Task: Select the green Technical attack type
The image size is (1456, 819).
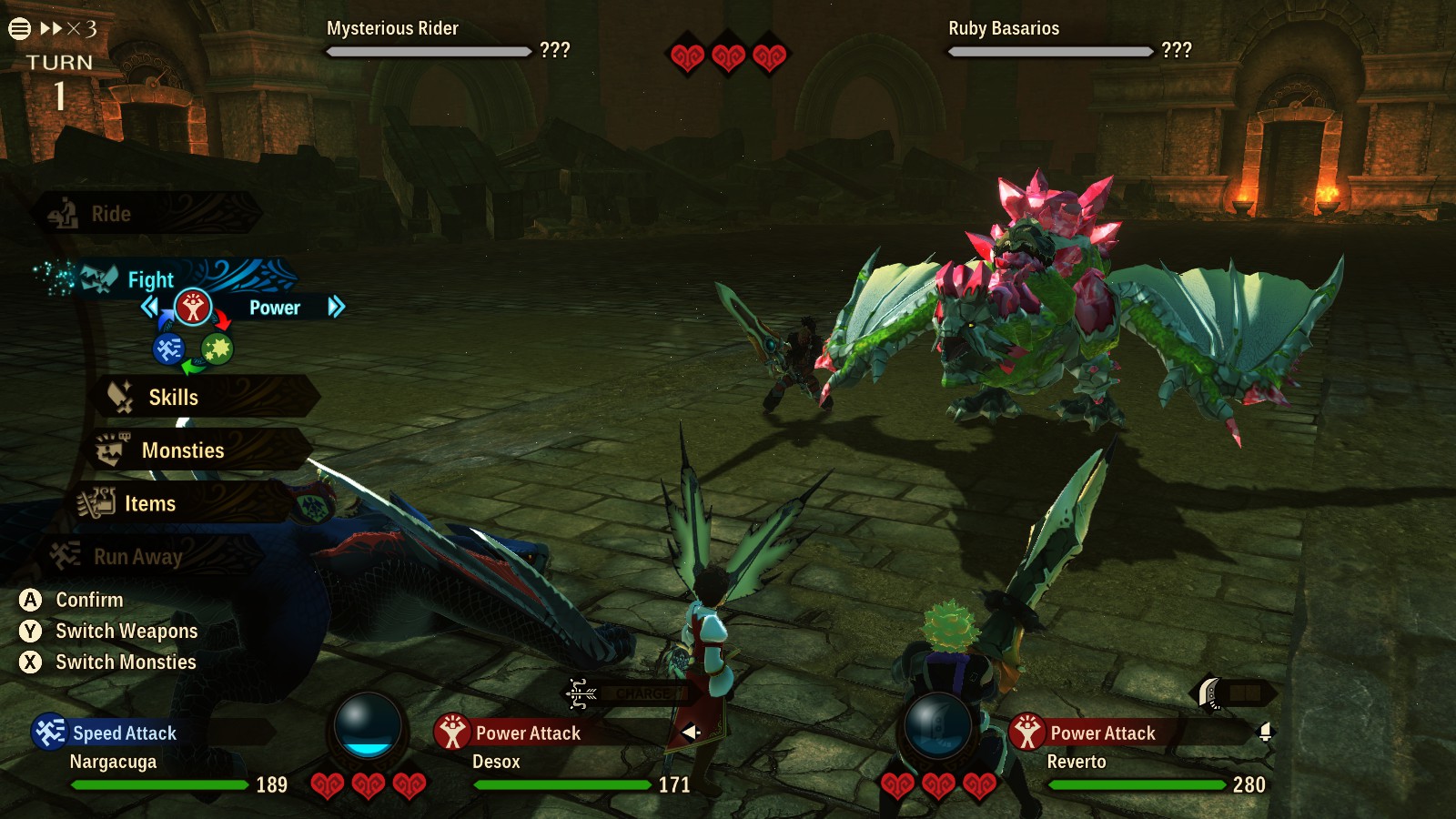Action: point(217,350)
